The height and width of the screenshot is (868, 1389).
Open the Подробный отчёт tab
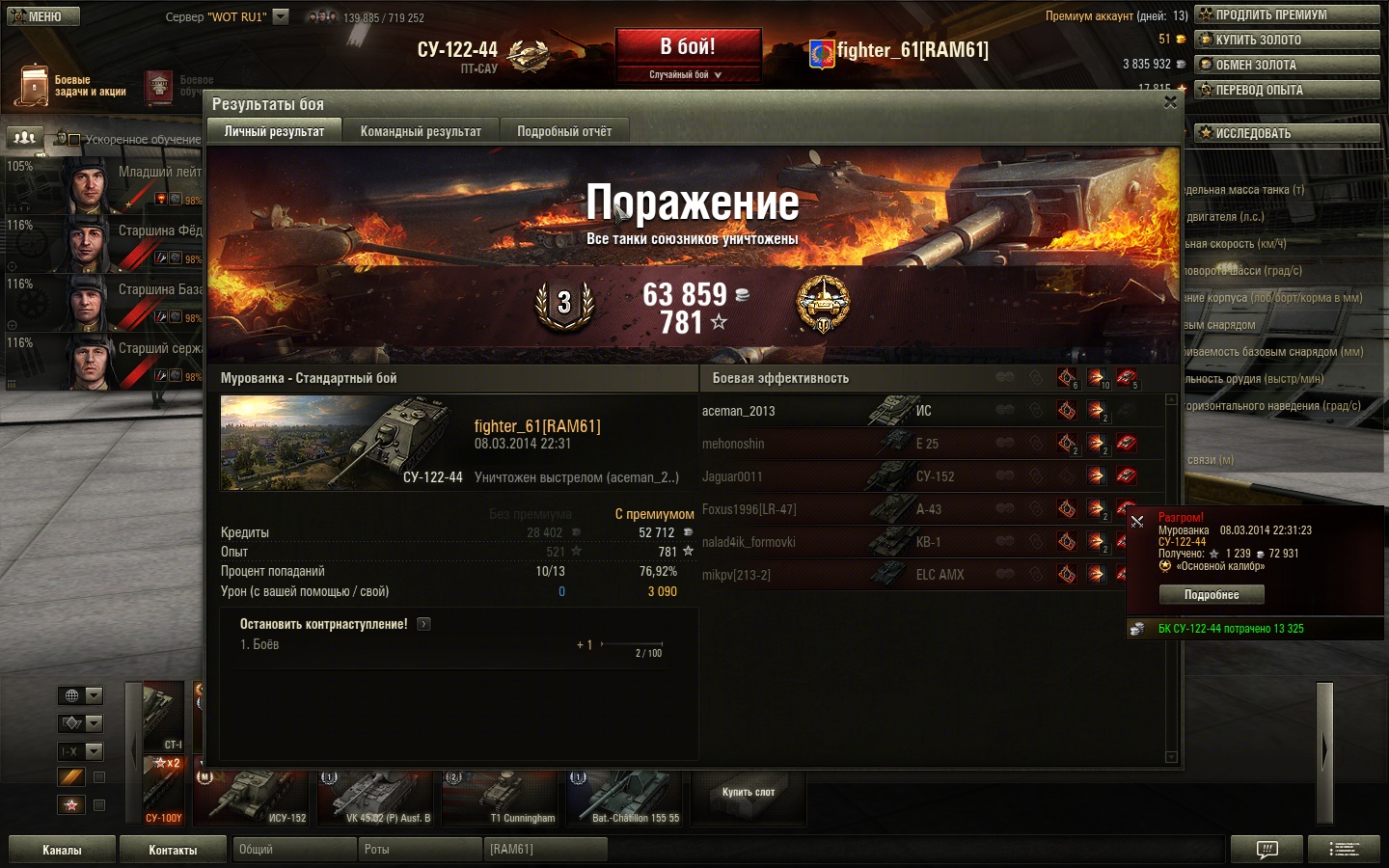(564, 131)
